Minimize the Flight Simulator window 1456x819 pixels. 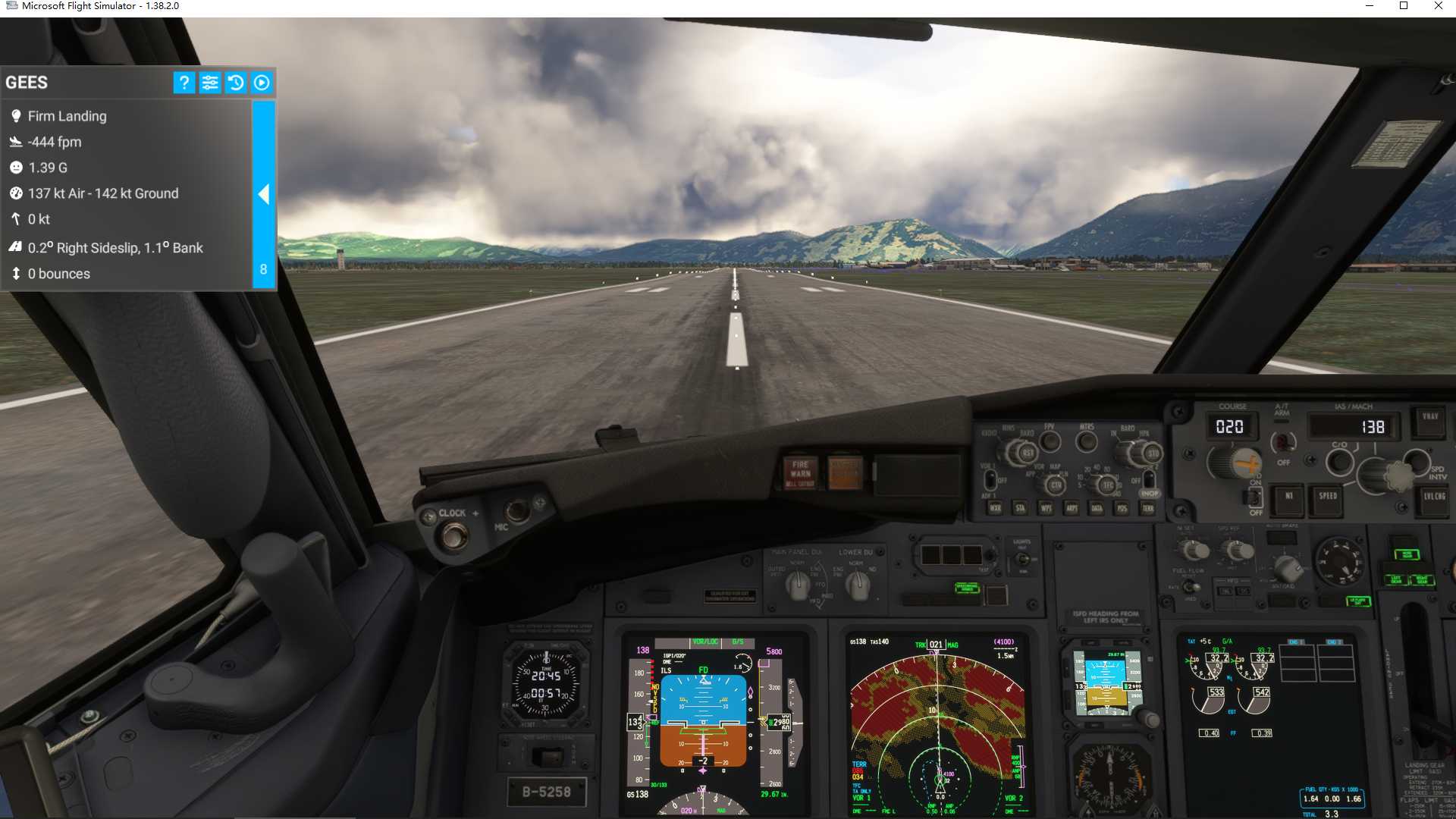click(1370, 6)
